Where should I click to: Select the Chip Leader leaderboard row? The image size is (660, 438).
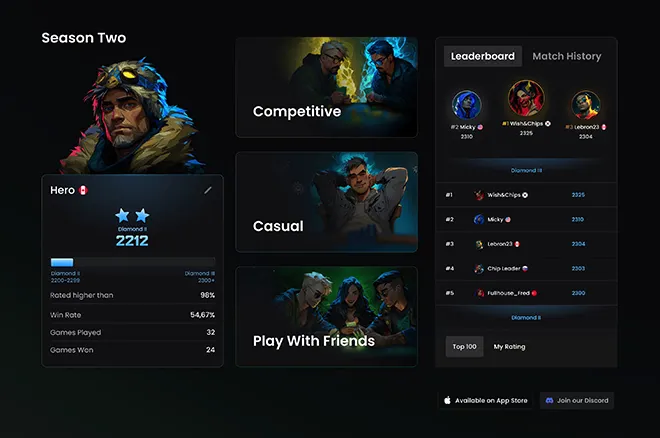(526, 268)
